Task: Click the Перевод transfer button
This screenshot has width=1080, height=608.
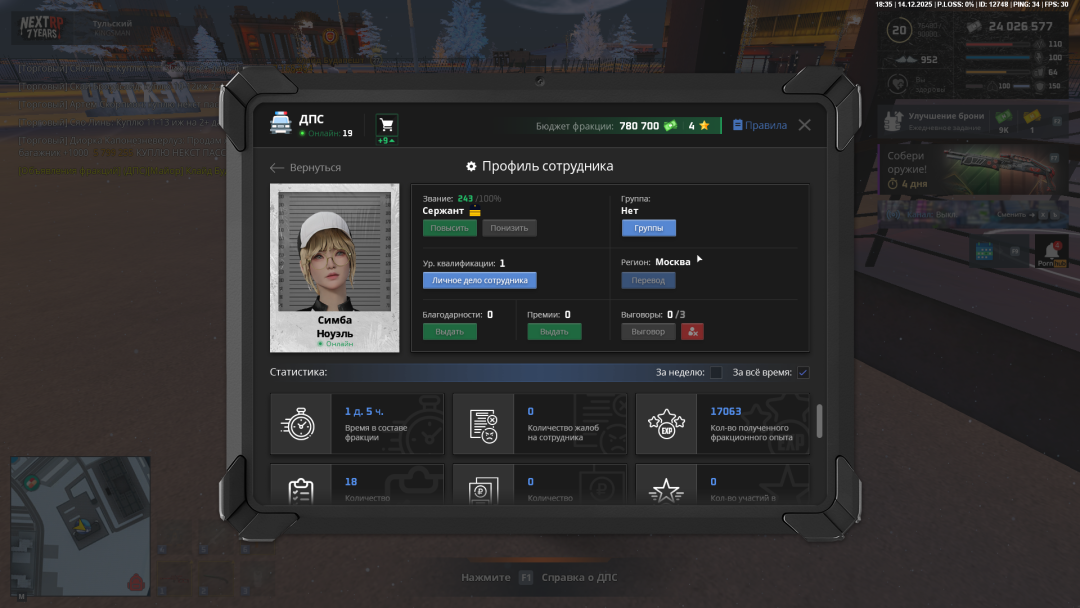Action: coord(648,280)
